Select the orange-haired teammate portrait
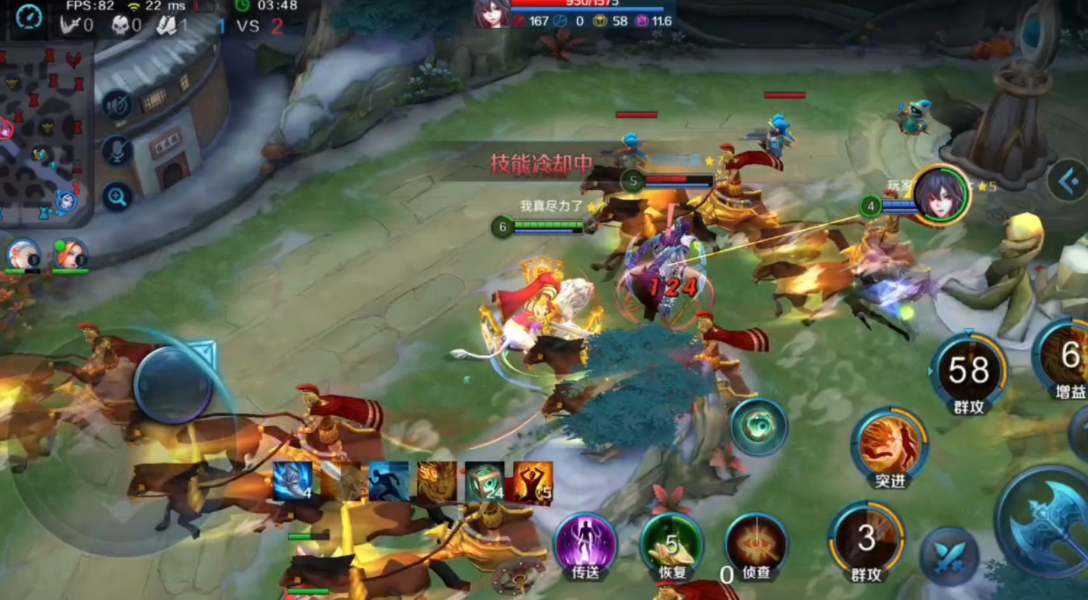Screen dimensions: 1088x600 click(69, 254)
